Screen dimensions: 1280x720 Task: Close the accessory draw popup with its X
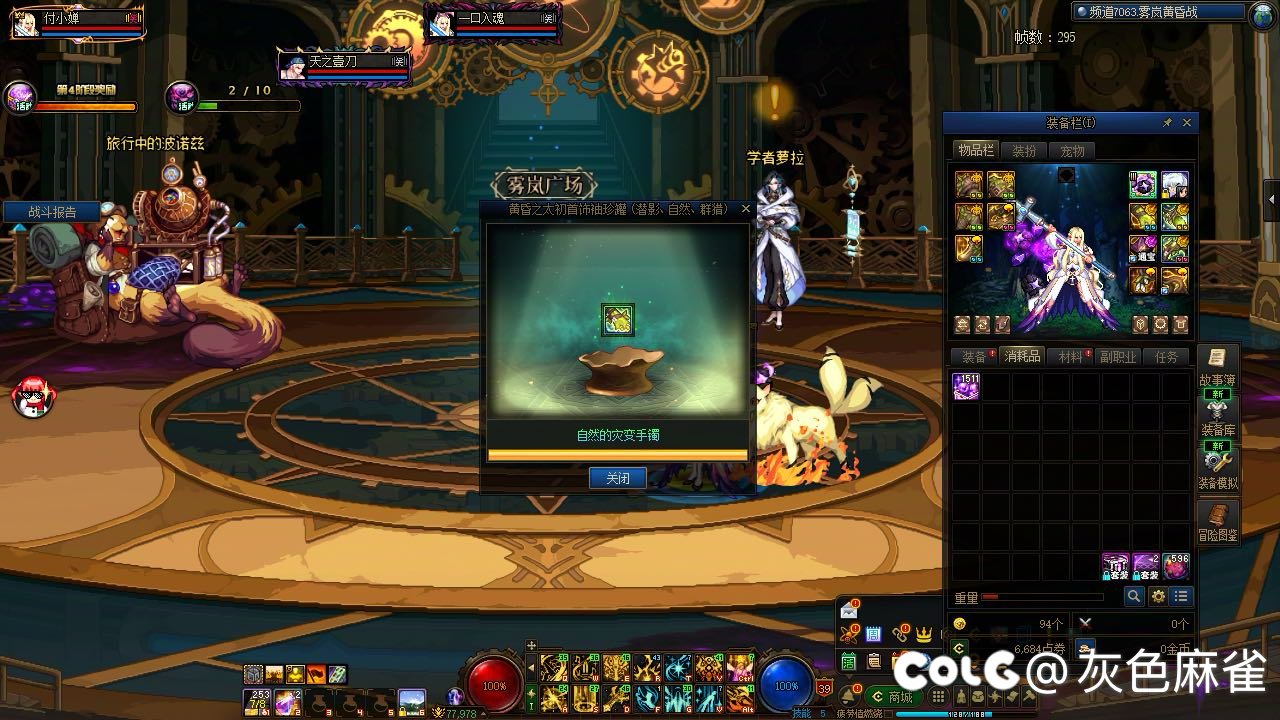pyautogui.click(x=745, y=210)
